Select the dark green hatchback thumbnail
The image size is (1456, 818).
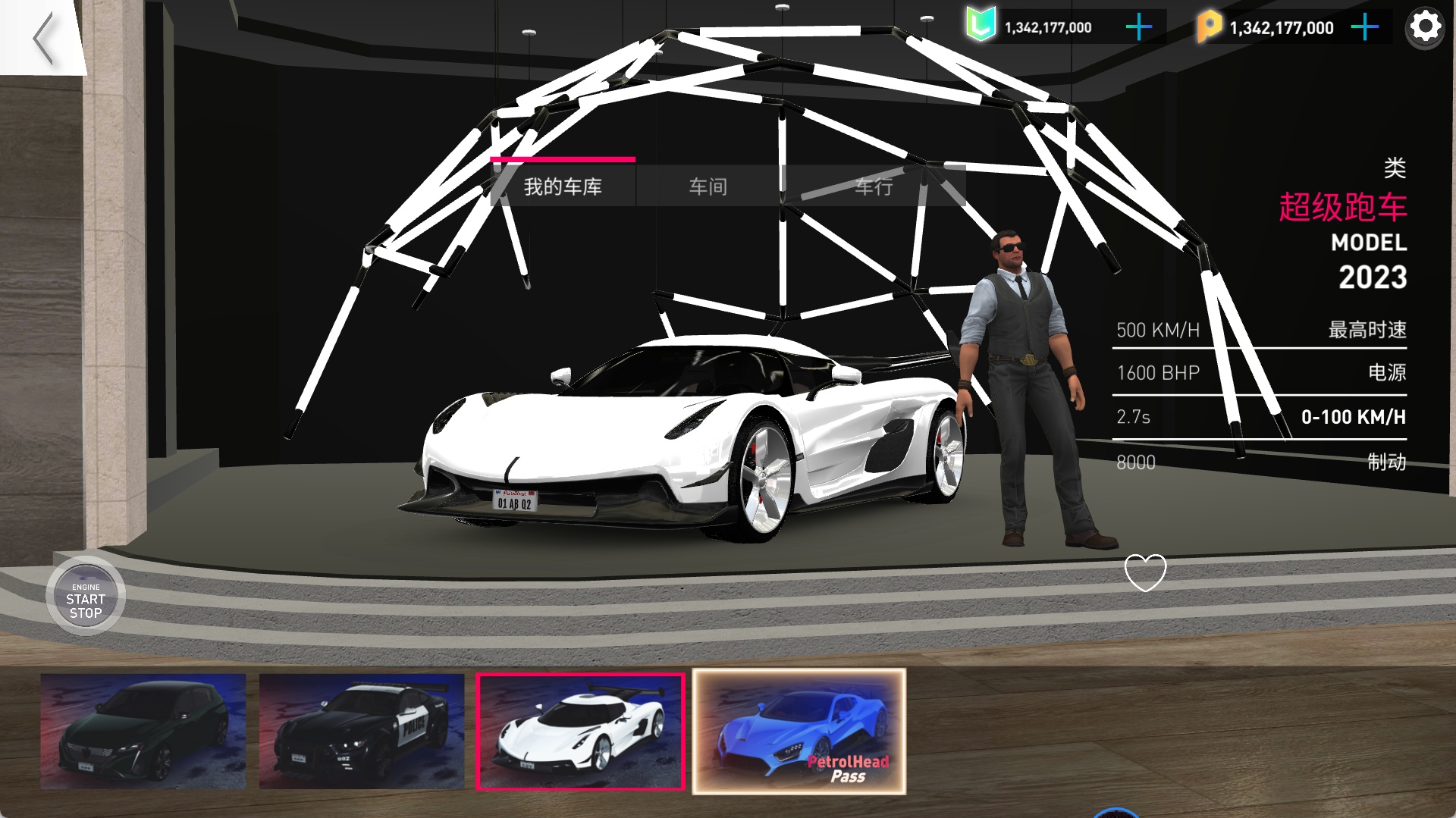click(x=143, y=732)
